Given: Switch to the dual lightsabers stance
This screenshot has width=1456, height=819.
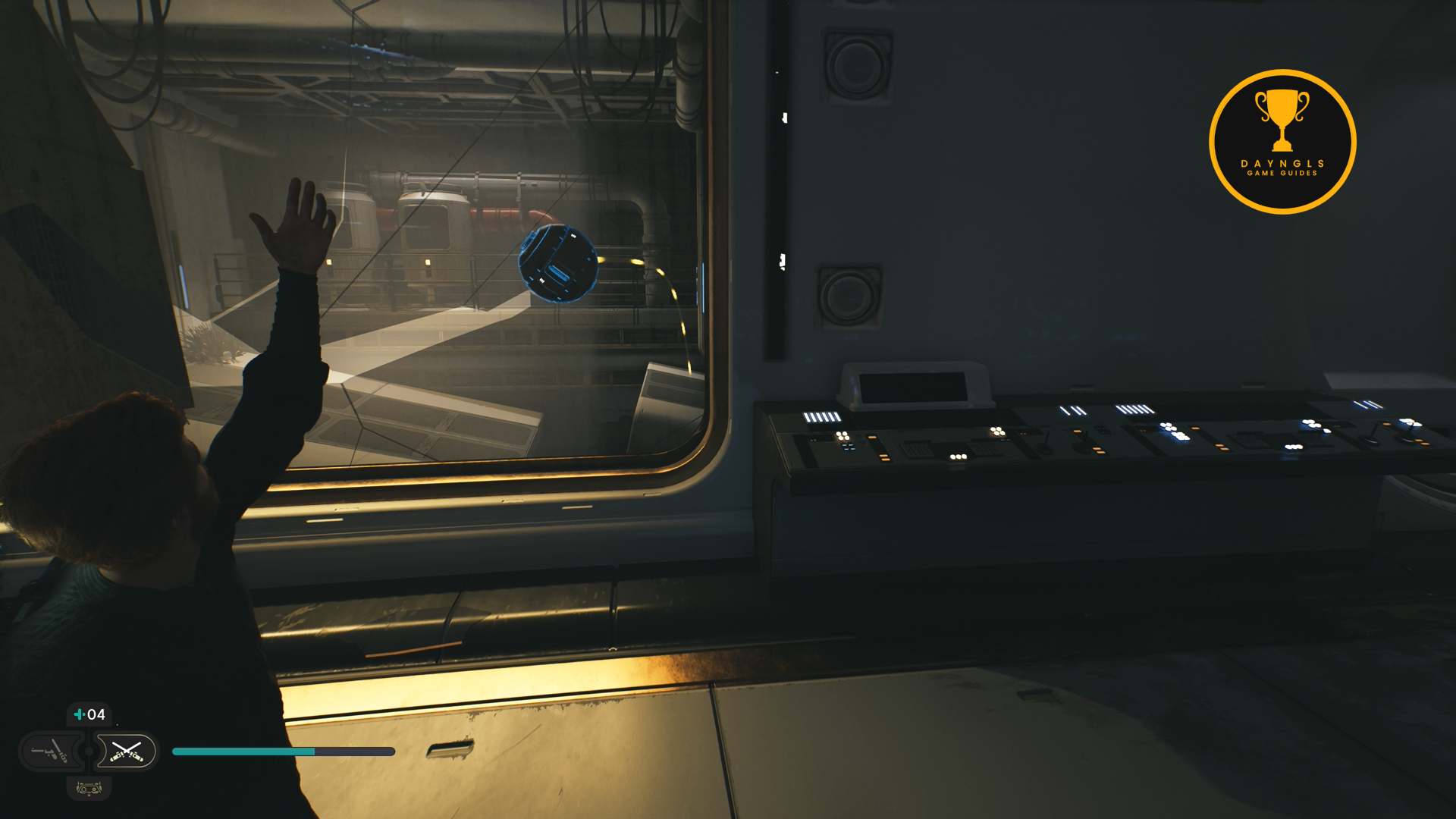Looking at the screenshot, I should click(x=127, y=752).
